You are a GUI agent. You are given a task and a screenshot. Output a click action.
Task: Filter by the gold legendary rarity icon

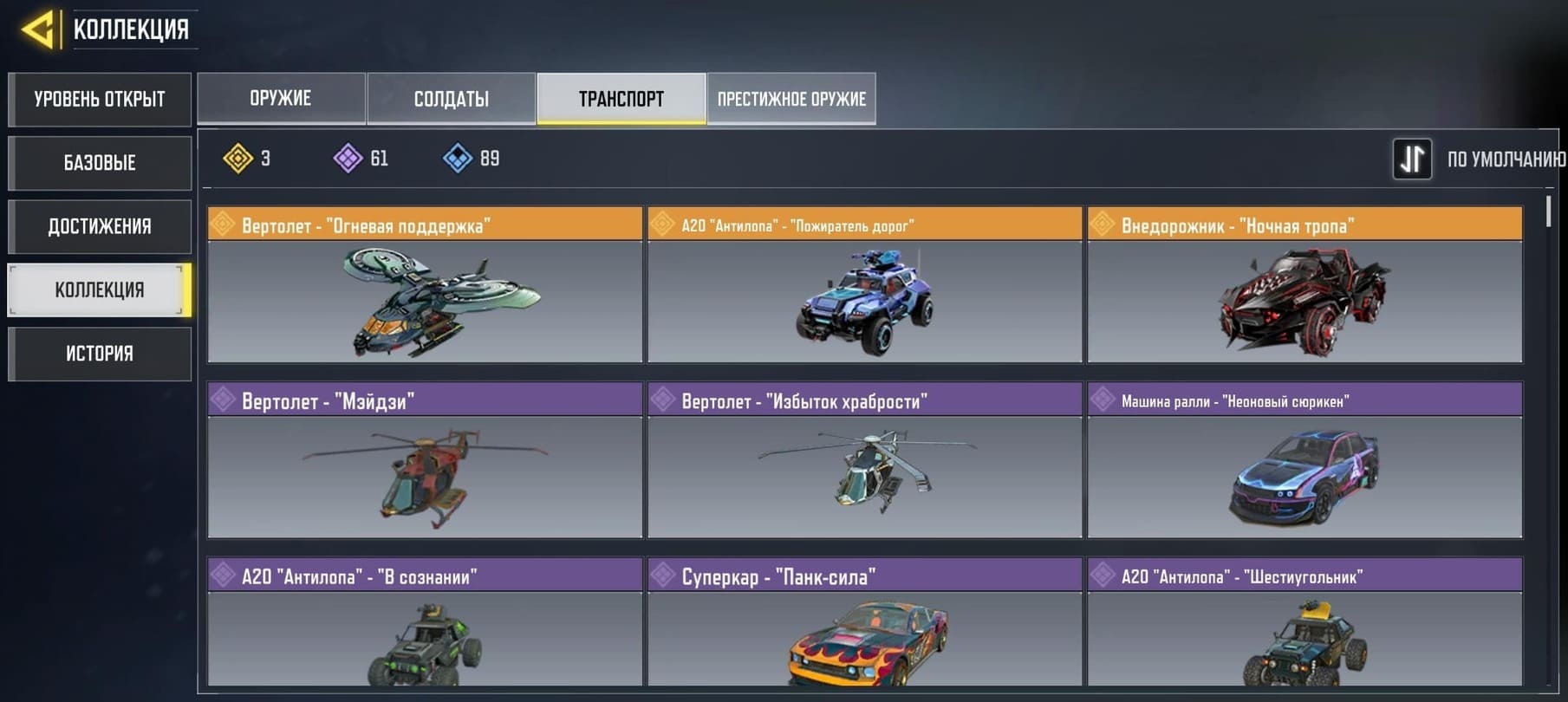[x=238, y=159]
